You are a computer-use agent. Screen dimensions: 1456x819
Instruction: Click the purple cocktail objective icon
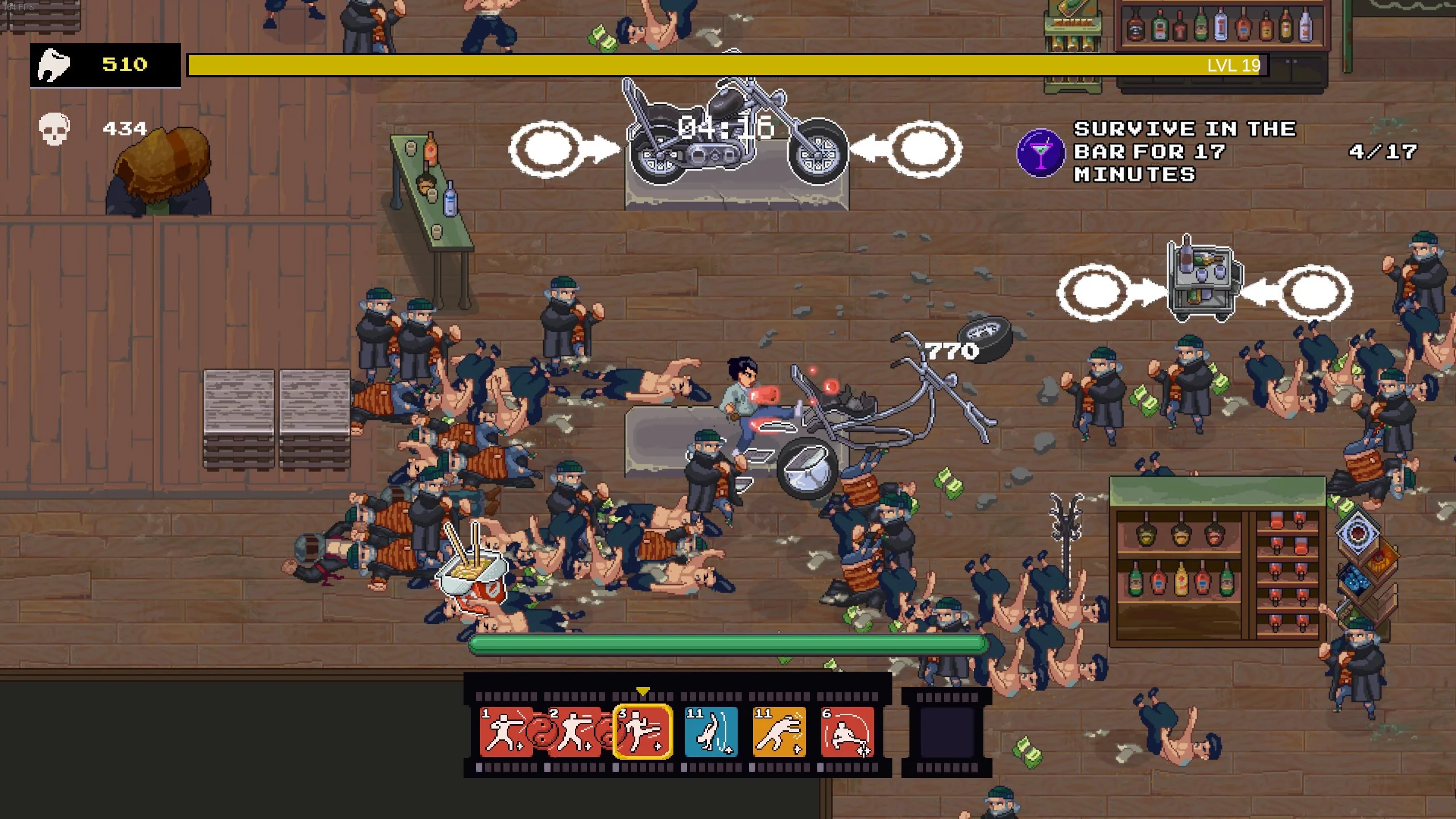coord(1041,154)
